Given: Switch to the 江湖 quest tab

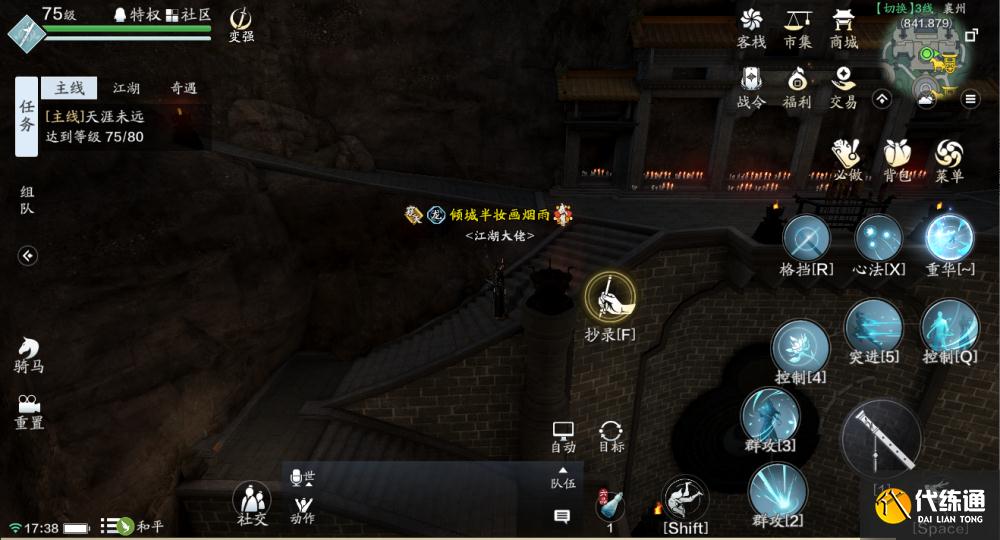Looking at the screenshot, I should tap(127, 88).
